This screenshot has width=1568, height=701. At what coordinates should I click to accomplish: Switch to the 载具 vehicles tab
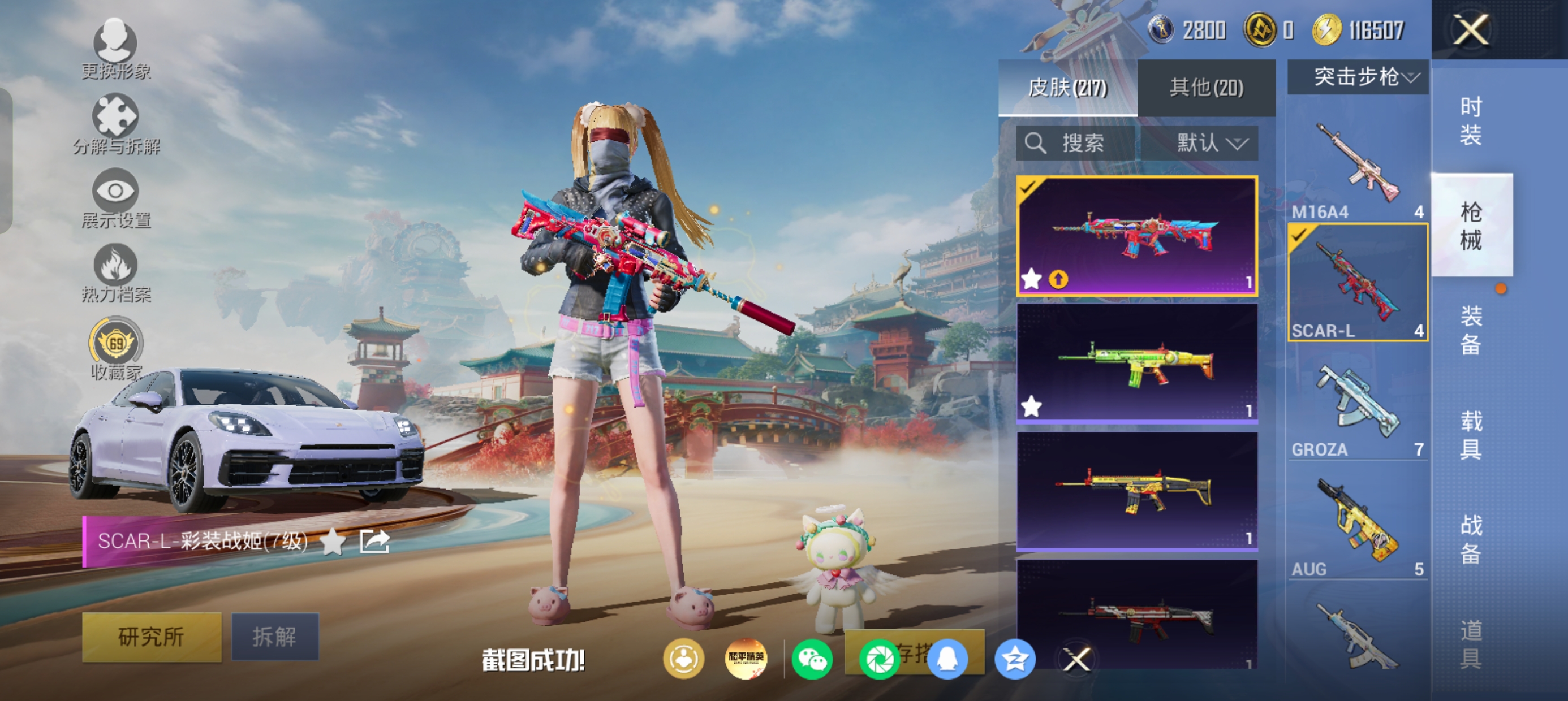coord(1471,435)
